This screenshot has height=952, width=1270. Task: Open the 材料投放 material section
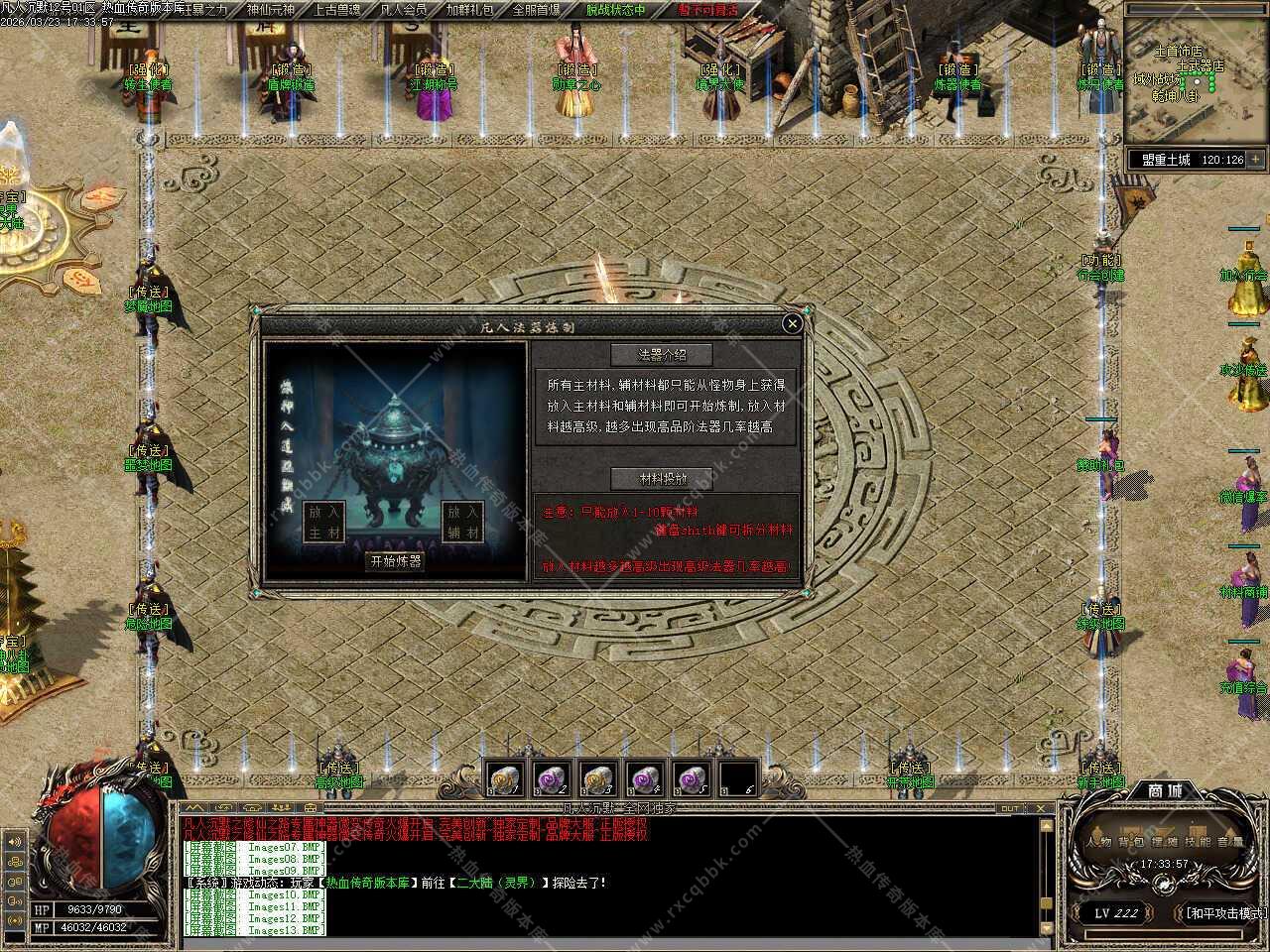663,479
